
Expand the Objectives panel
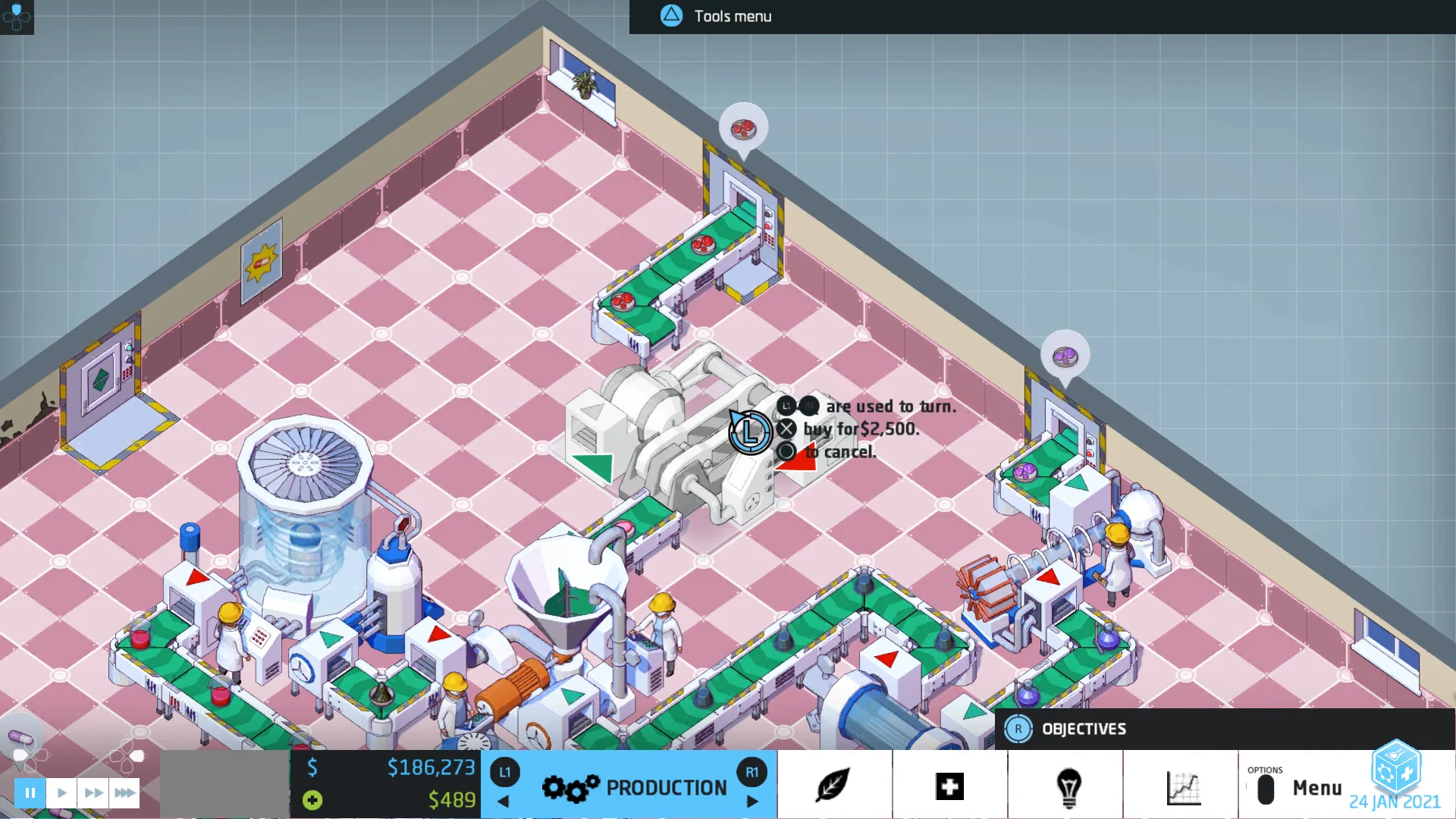(1084, 728)
